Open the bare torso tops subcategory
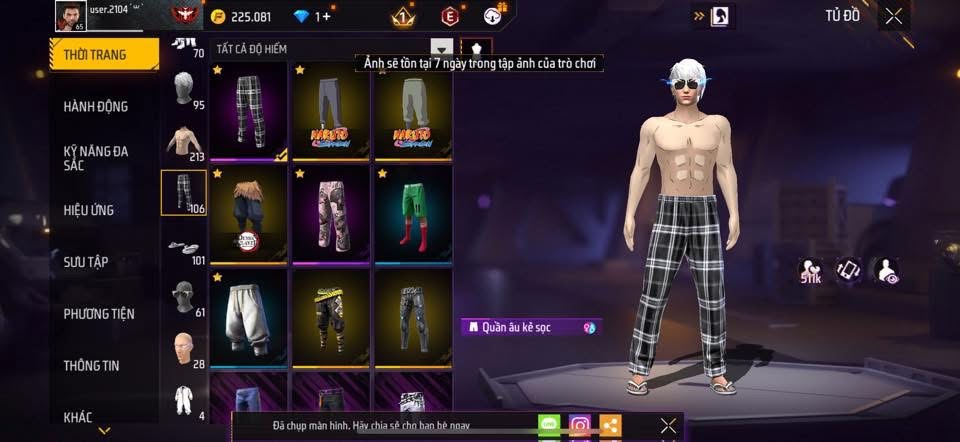 click(x=184, y=142)
